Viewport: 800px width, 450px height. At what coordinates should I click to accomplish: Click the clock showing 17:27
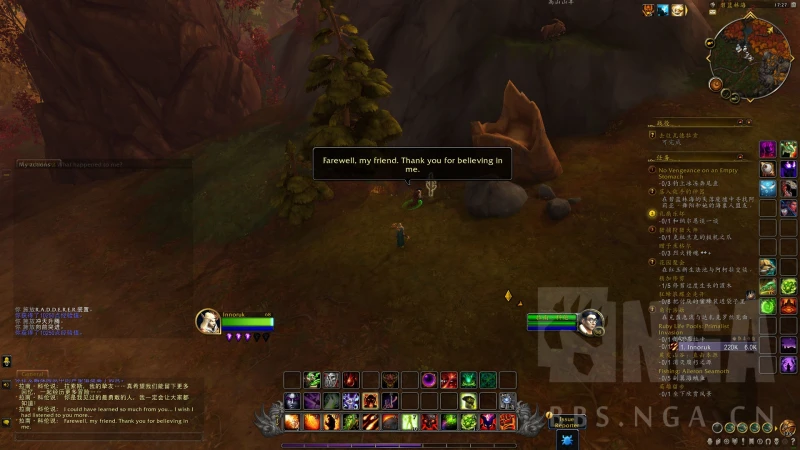click(x=778, y=7)
